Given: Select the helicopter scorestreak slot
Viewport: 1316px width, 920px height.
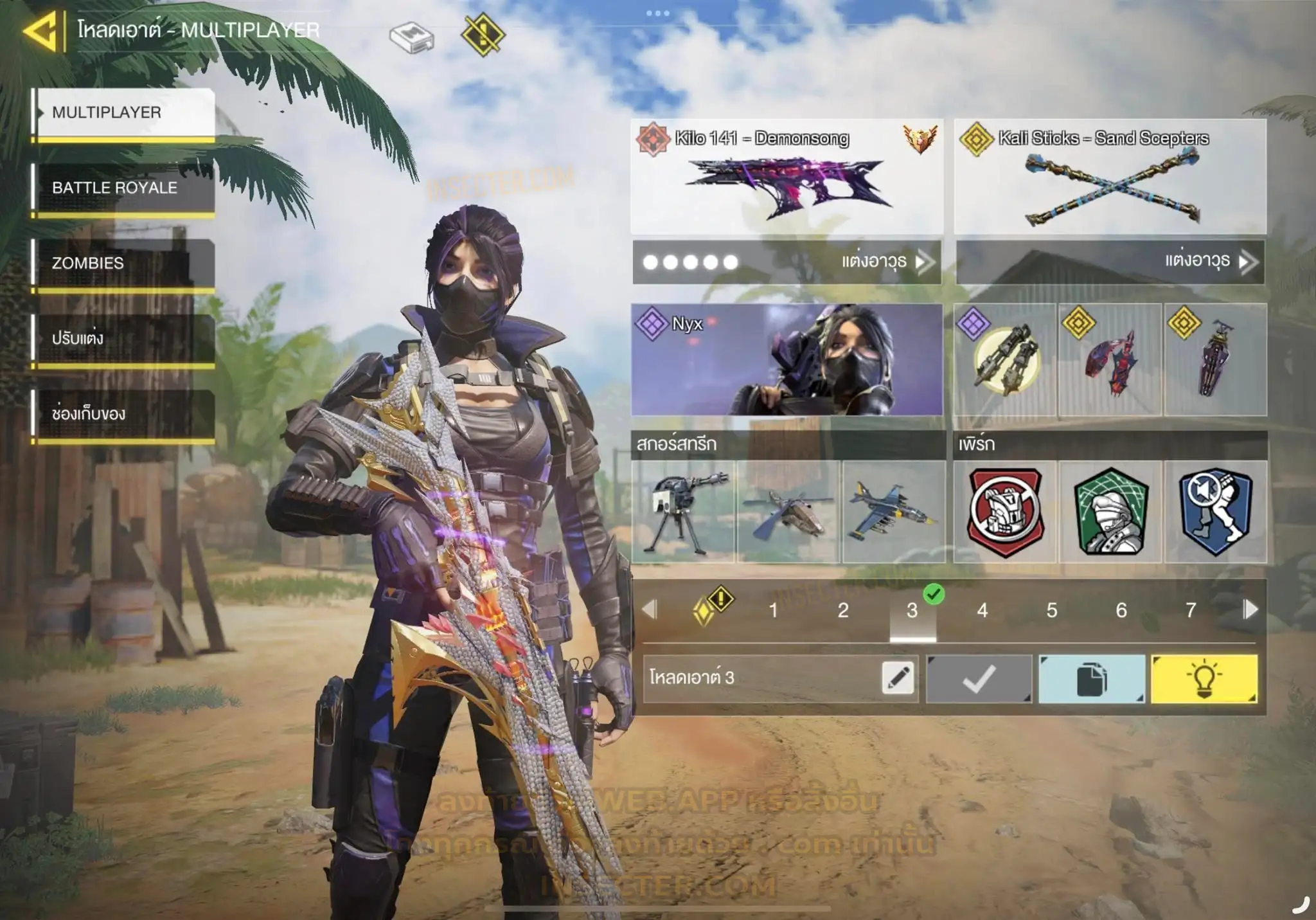Looking at the screenshot, I should 788,512.
